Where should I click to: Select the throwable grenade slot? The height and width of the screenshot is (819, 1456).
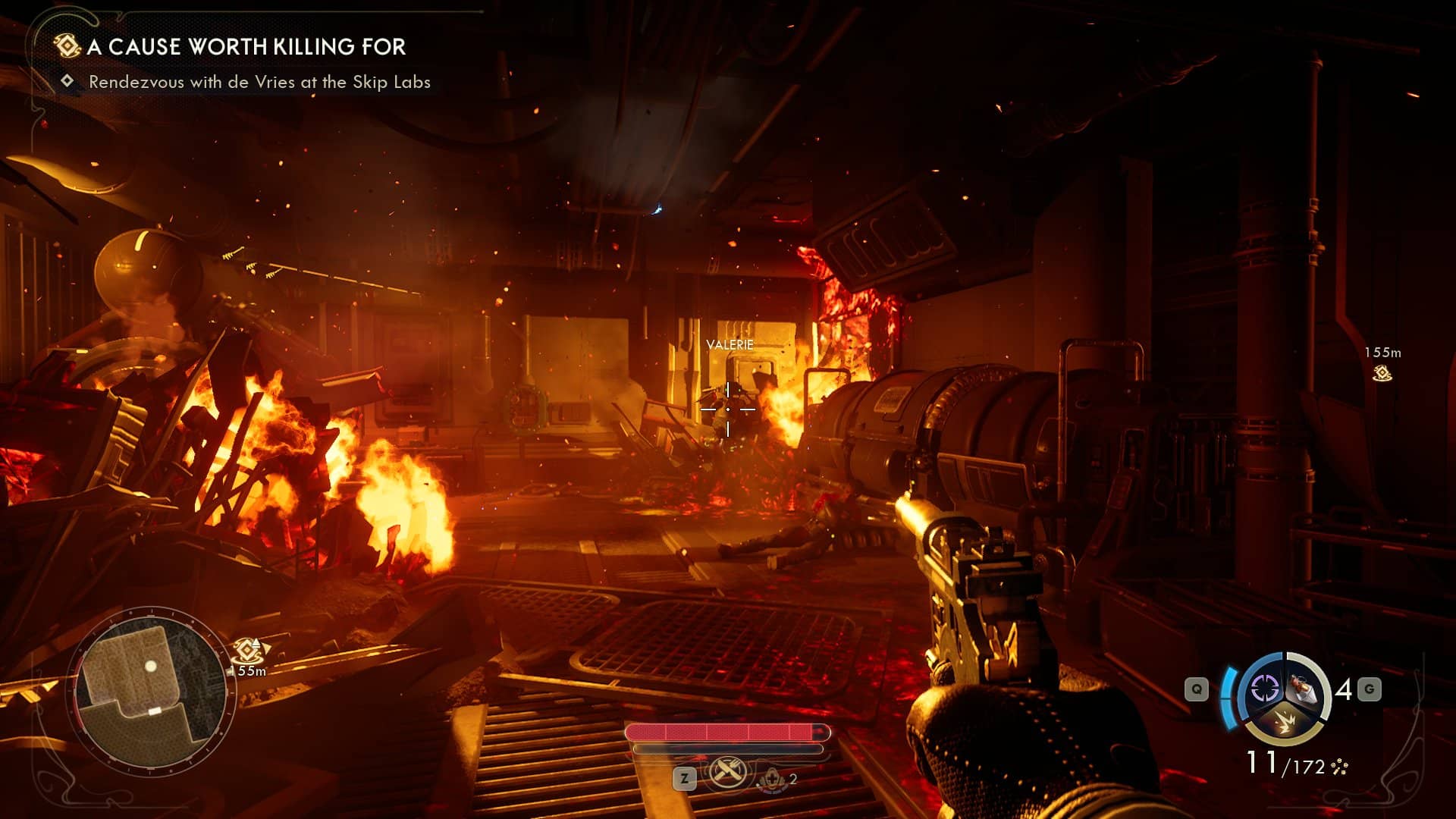coord(1306,689)
